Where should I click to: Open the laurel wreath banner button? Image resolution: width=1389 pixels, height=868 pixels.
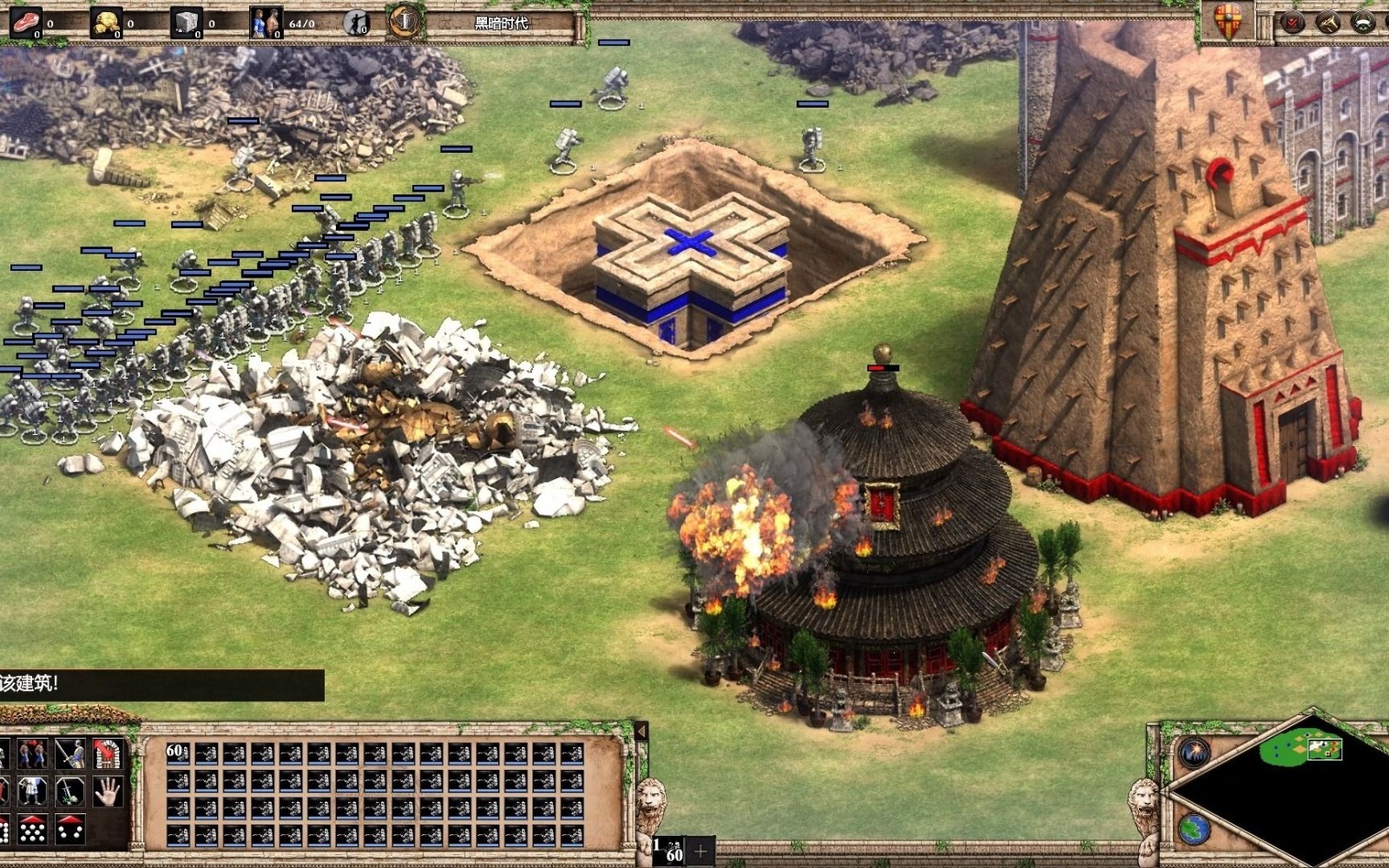(1363, 23)
